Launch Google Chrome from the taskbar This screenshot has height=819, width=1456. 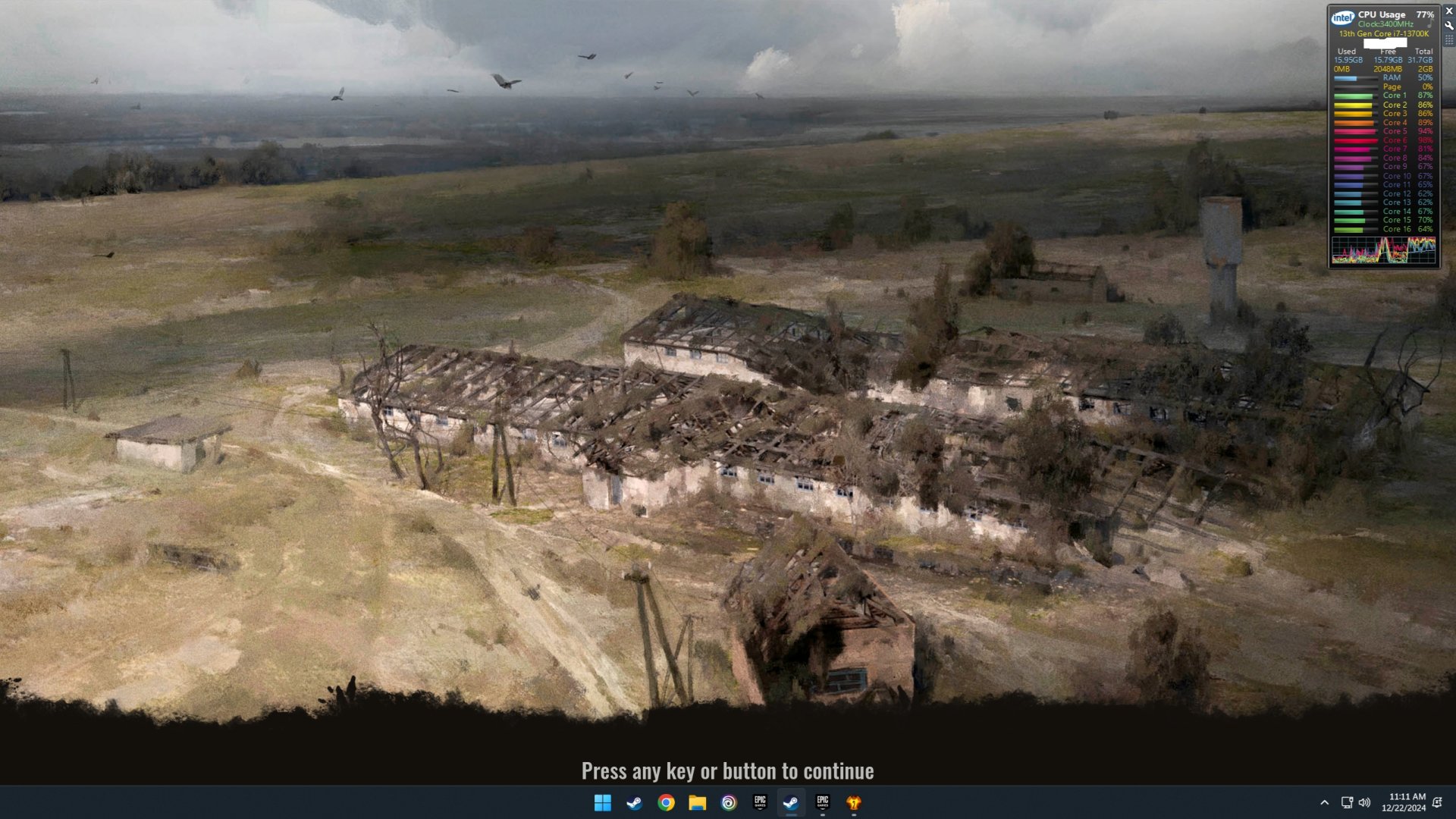666,803
